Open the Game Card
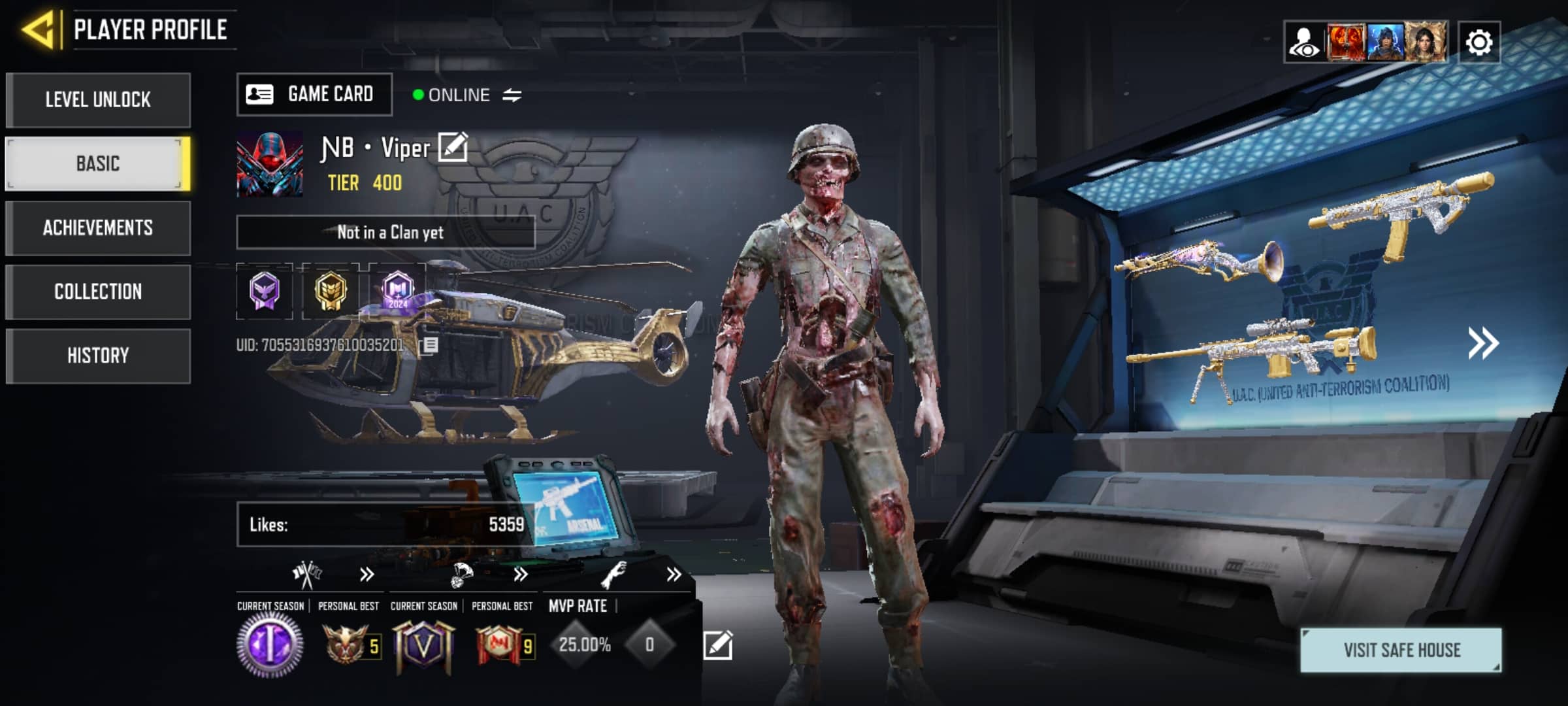The height and width of the screenshot is (706, 1568). (314, 95)
